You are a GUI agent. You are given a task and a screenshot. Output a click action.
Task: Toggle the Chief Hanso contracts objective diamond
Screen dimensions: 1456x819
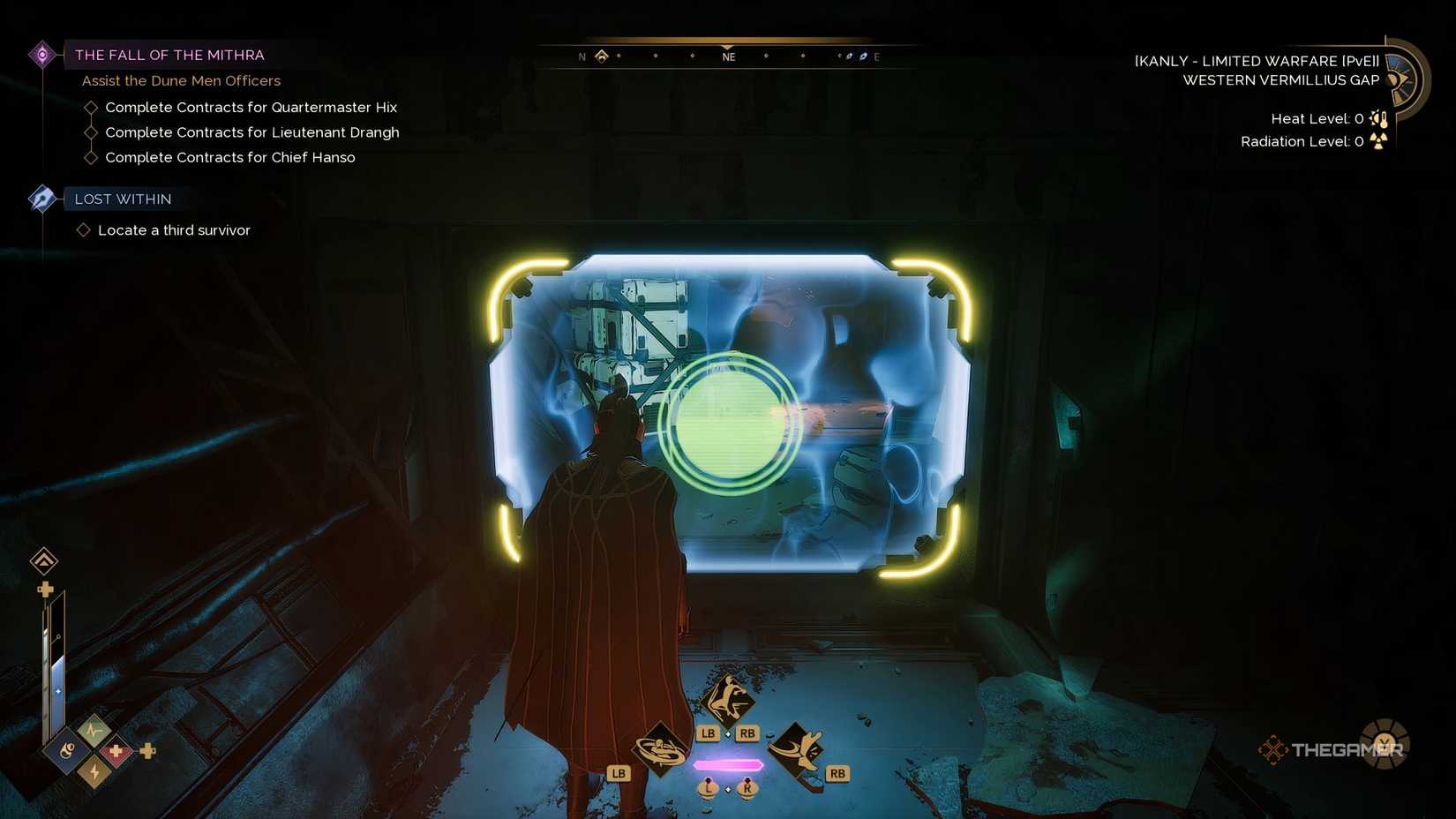91,157
